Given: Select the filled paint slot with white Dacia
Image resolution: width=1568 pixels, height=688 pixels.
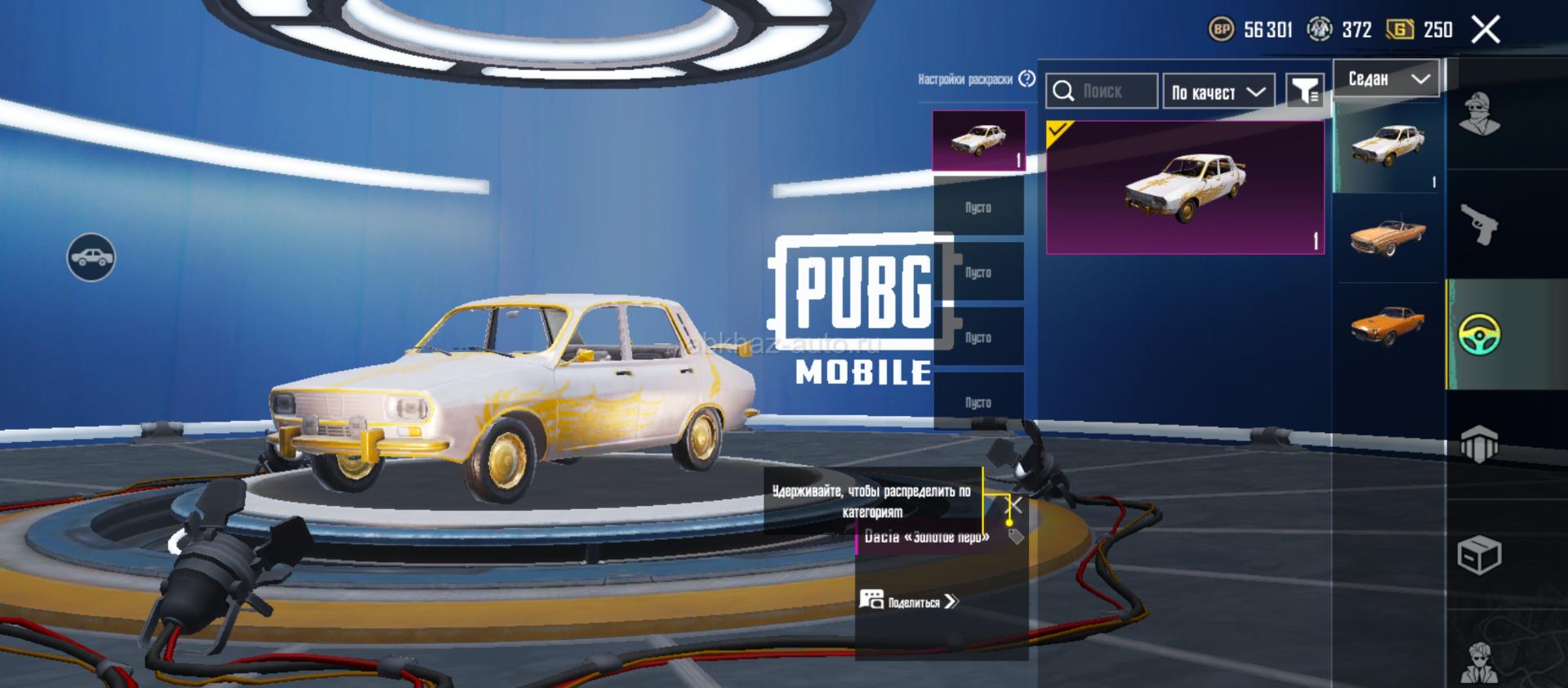Looking at the screenshot, I should pyautogui.click(x=978, y=141).
